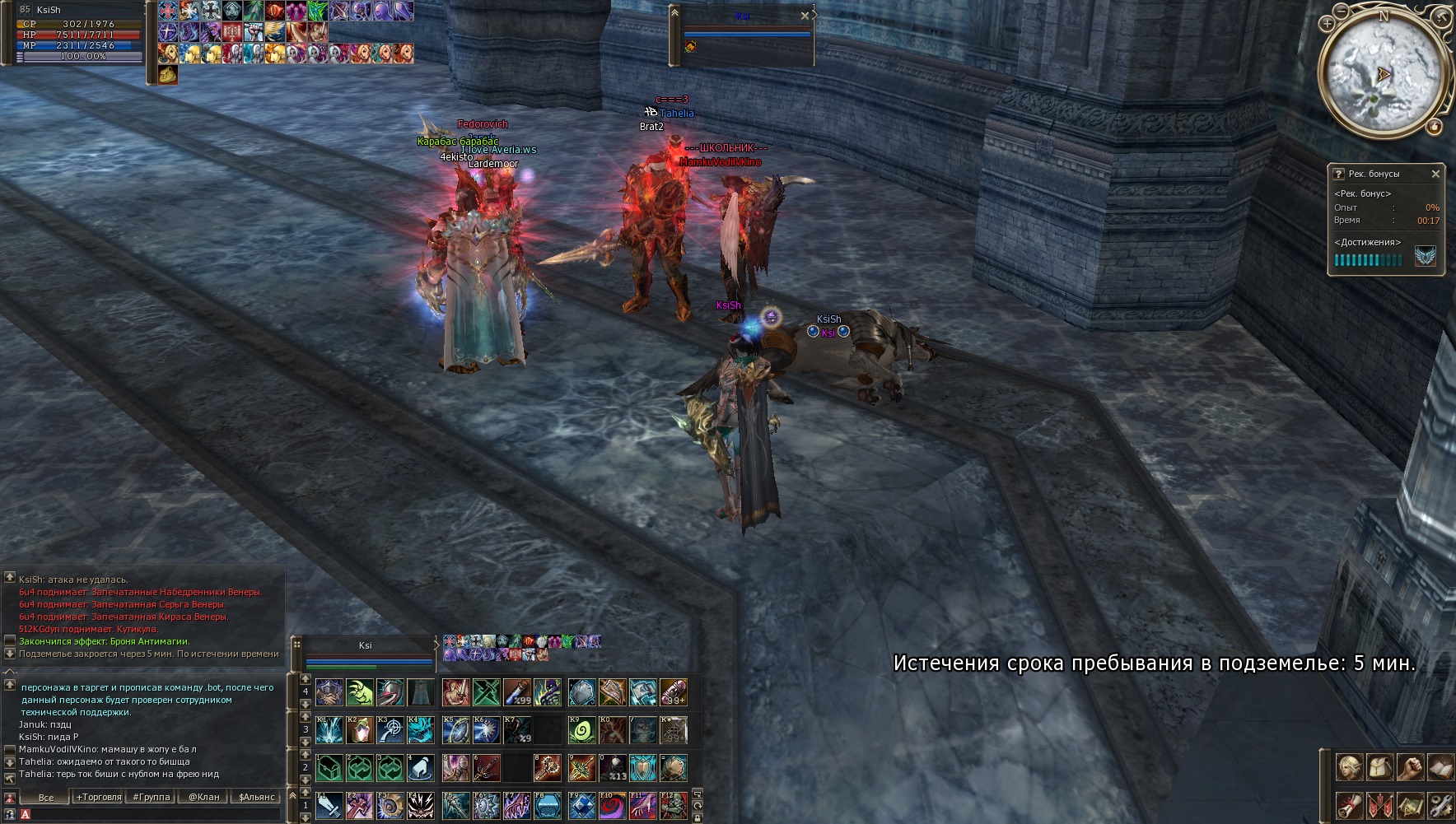Open the actions menu with the fist icon
The height and width of the screenshot is (824, 1456).
tap(1411, 768)
